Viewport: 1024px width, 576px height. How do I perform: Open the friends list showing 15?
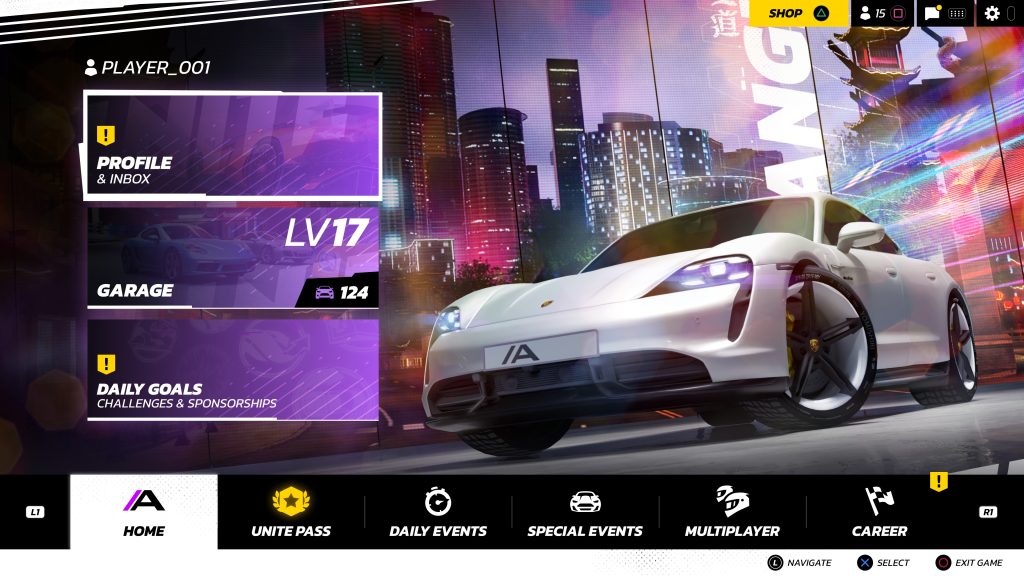pyautogui.click(x=882, y=13)
